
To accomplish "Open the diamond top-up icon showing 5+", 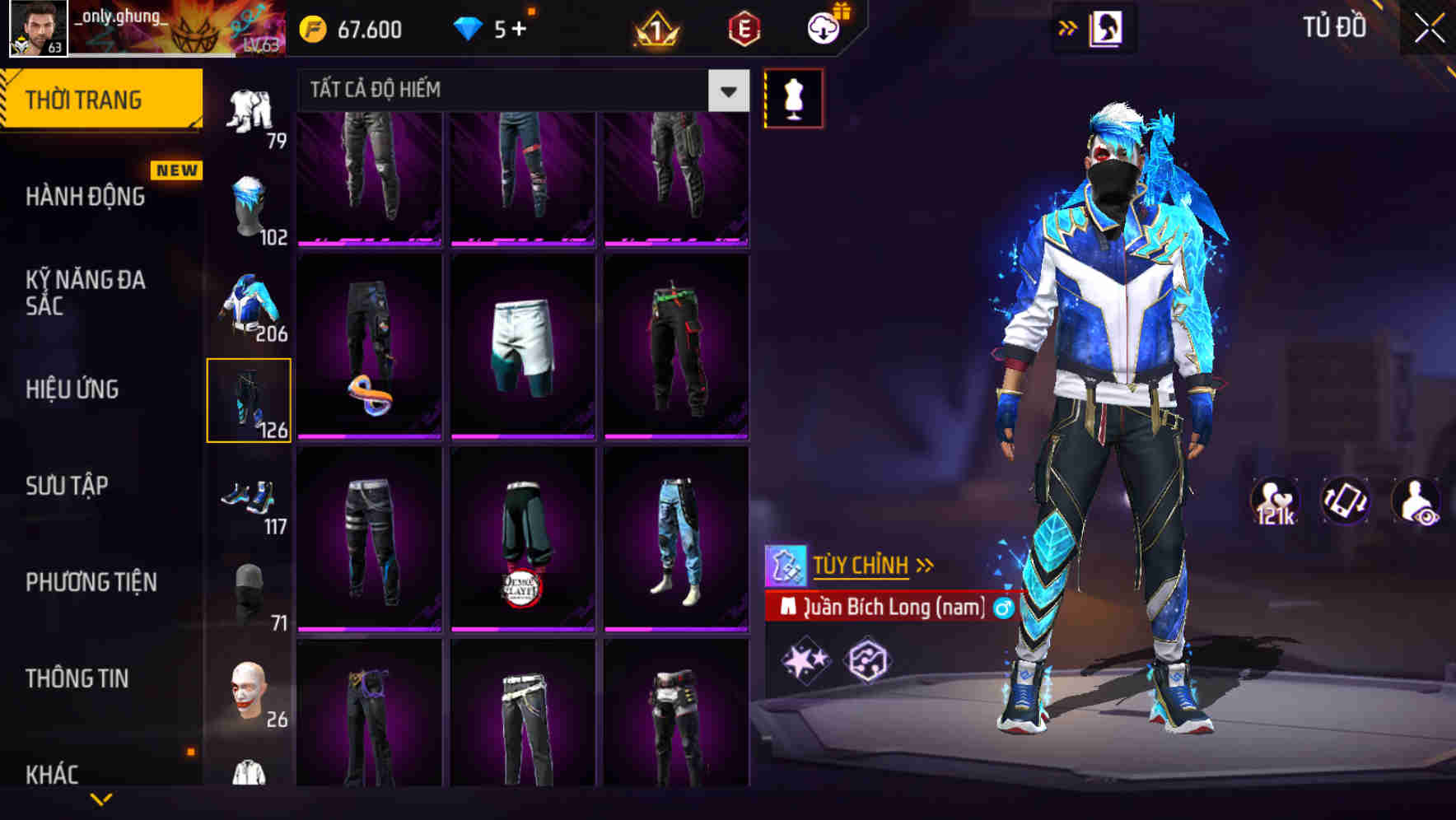I will [x=469, y=29].
